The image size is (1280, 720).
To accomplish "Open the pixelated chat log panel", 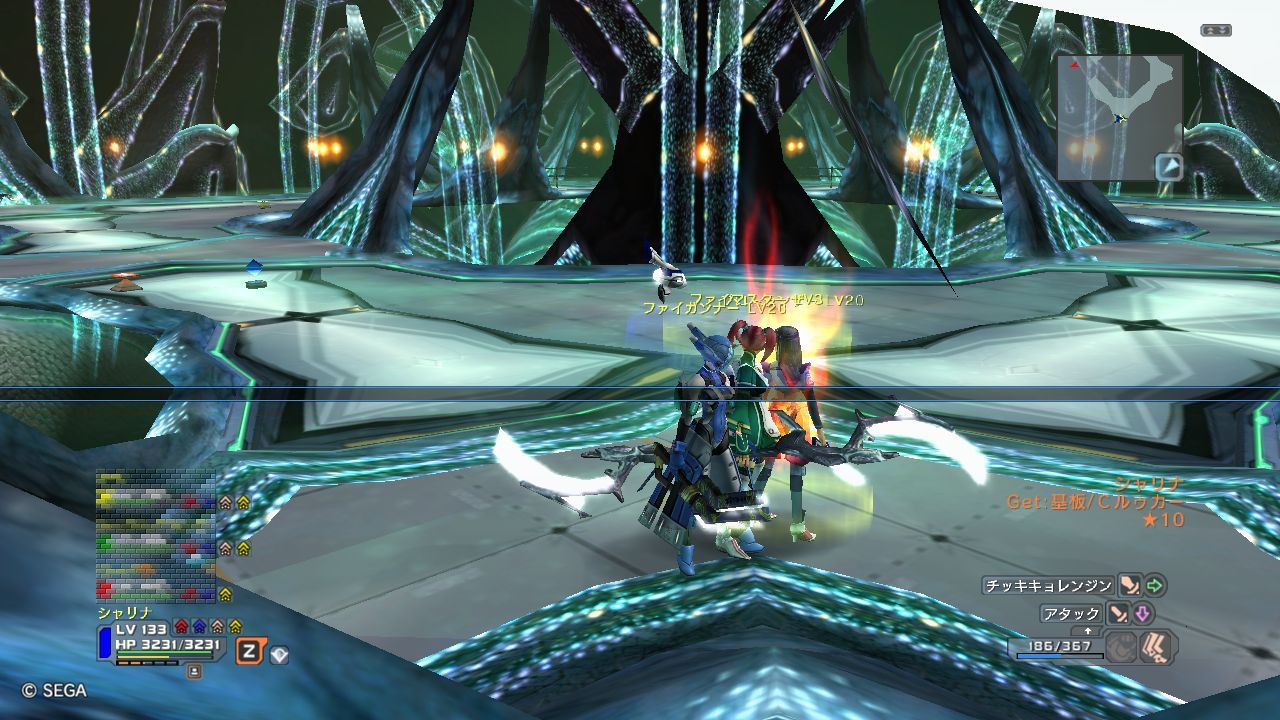I will pos(156,536).
